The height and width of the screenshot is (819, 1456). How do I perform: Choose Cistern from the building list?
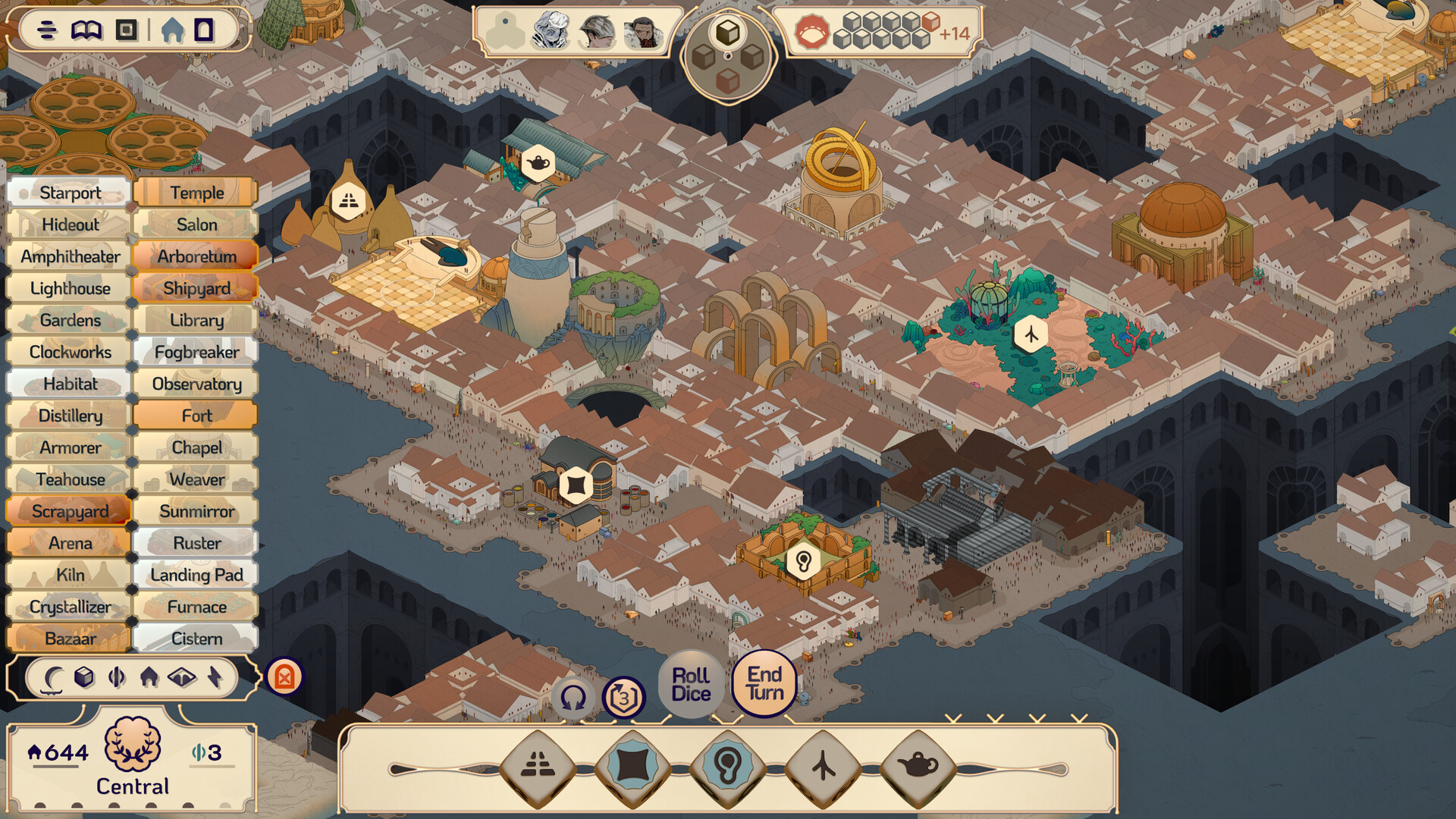pyautogui.click(x=196, y=639)
